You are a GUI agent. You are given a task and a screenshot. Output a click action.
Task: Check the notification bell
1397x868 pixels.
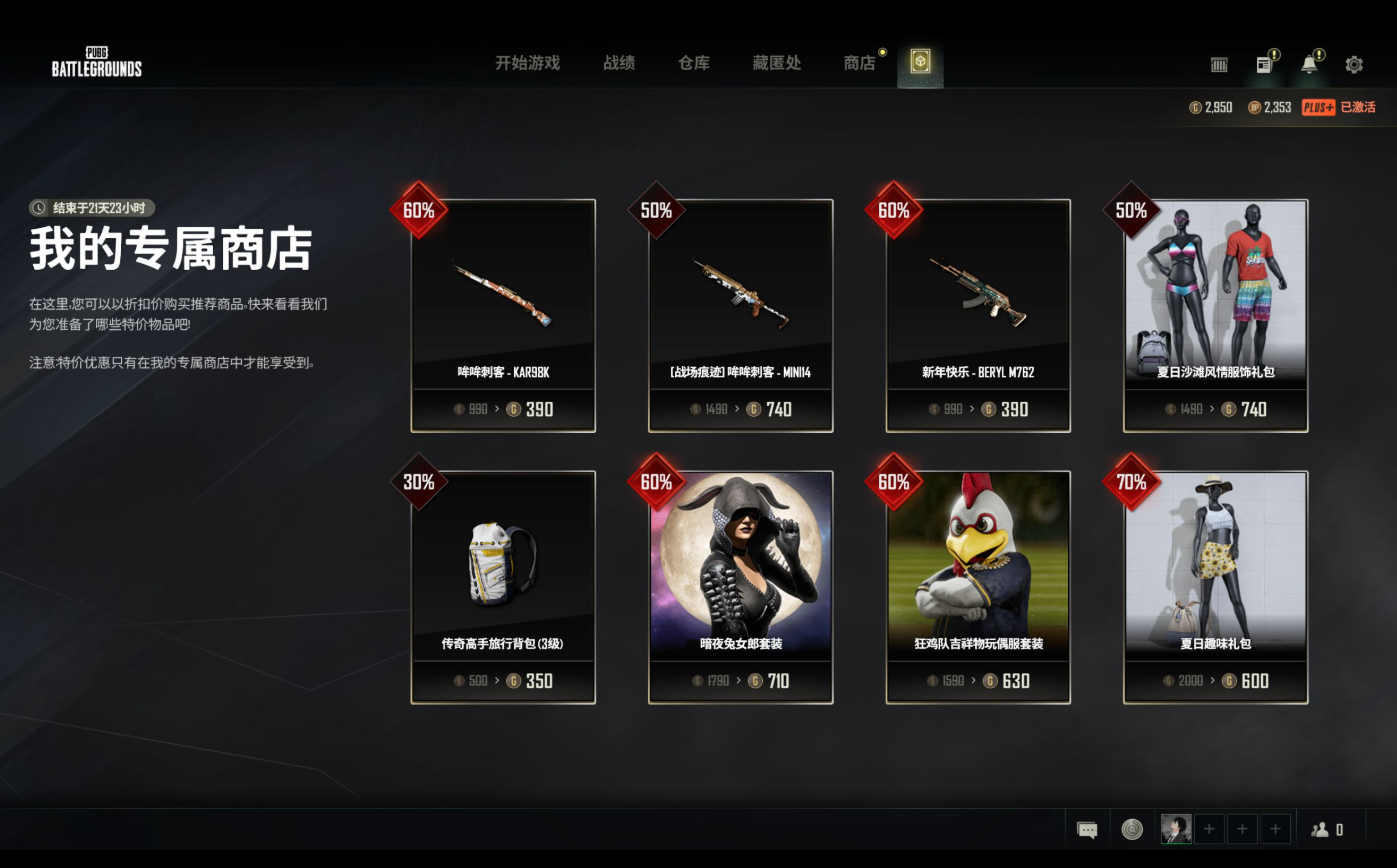tap(1309, 65)
